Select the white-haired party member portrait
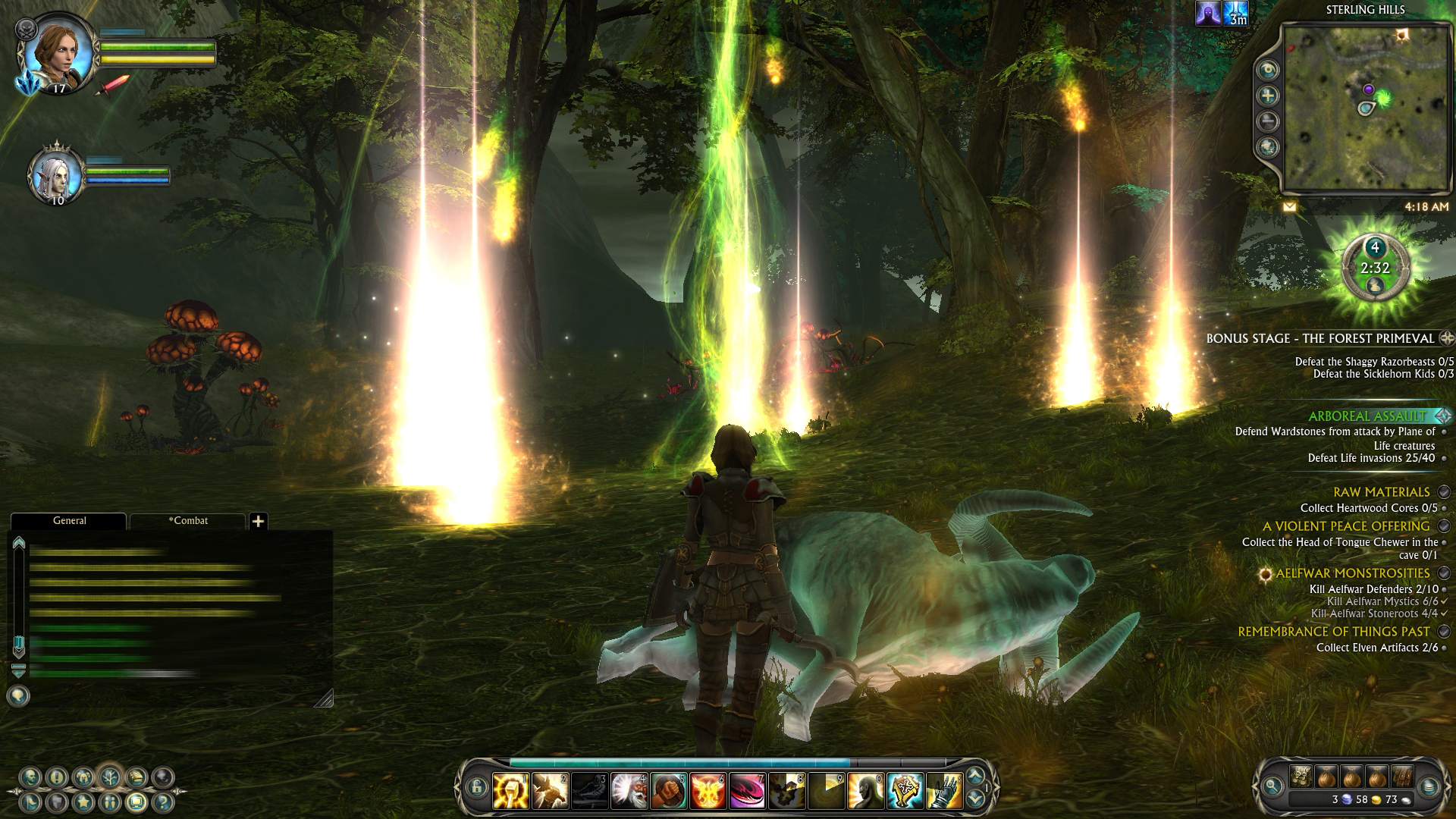The image size is (1456, 819). pyautogui.click(x=56, y=174)
